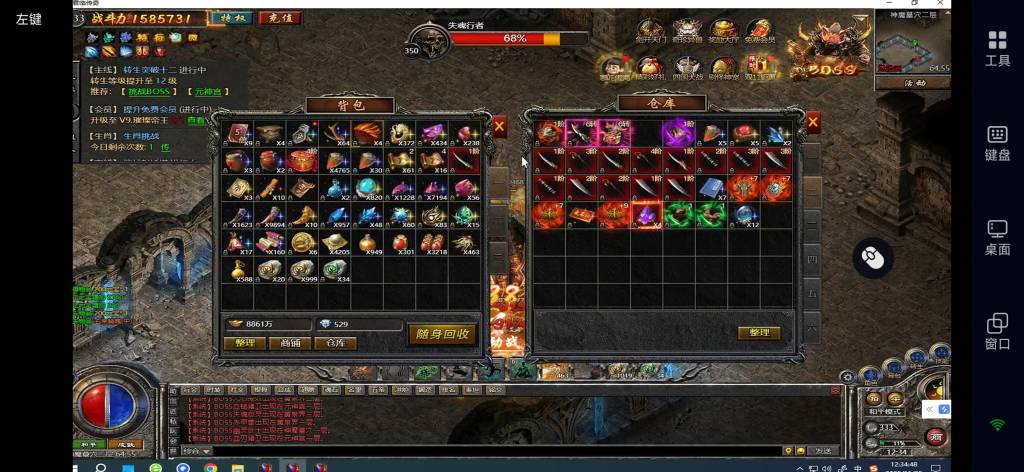Choose the blue book stacked X7 in warehouse
The height and width of the screenshot is (472, 1024).
coord(711,187)
